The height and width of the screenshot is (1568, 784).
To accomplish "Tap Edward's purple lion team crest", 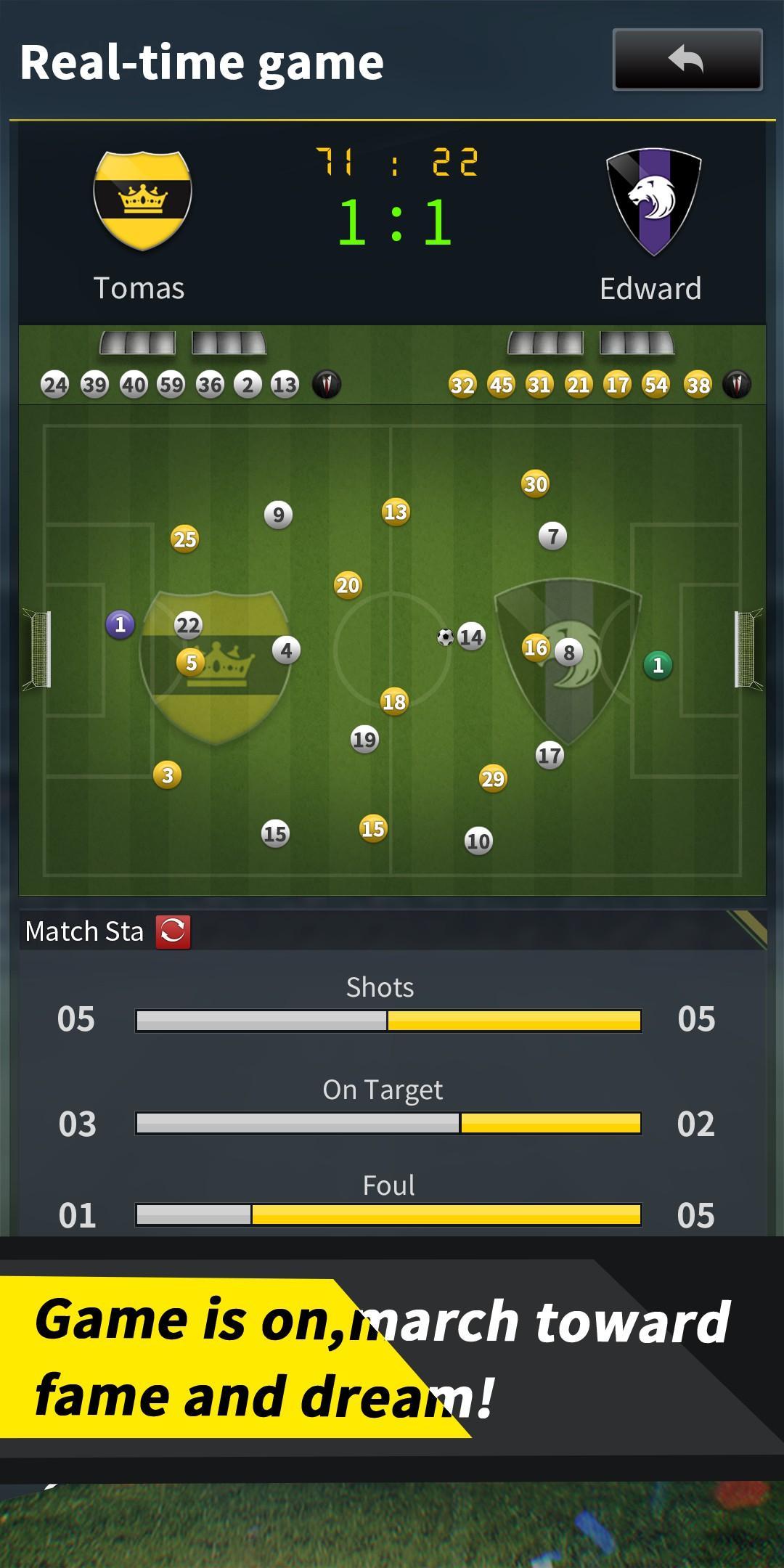I will (653, 201).
